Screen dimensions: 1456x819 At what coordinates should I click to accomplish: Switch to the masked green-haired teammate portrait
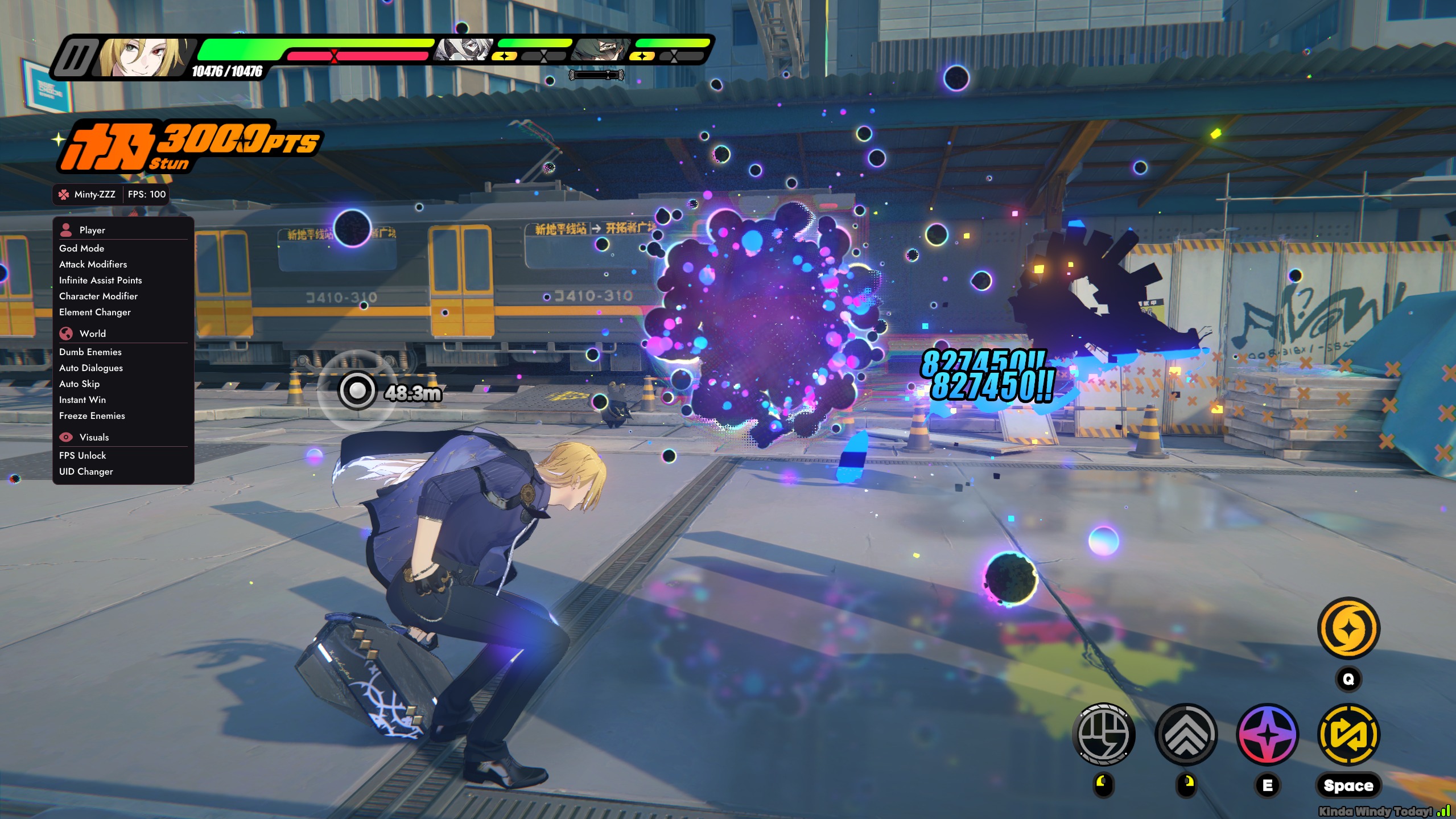click(x=602, y=50)
